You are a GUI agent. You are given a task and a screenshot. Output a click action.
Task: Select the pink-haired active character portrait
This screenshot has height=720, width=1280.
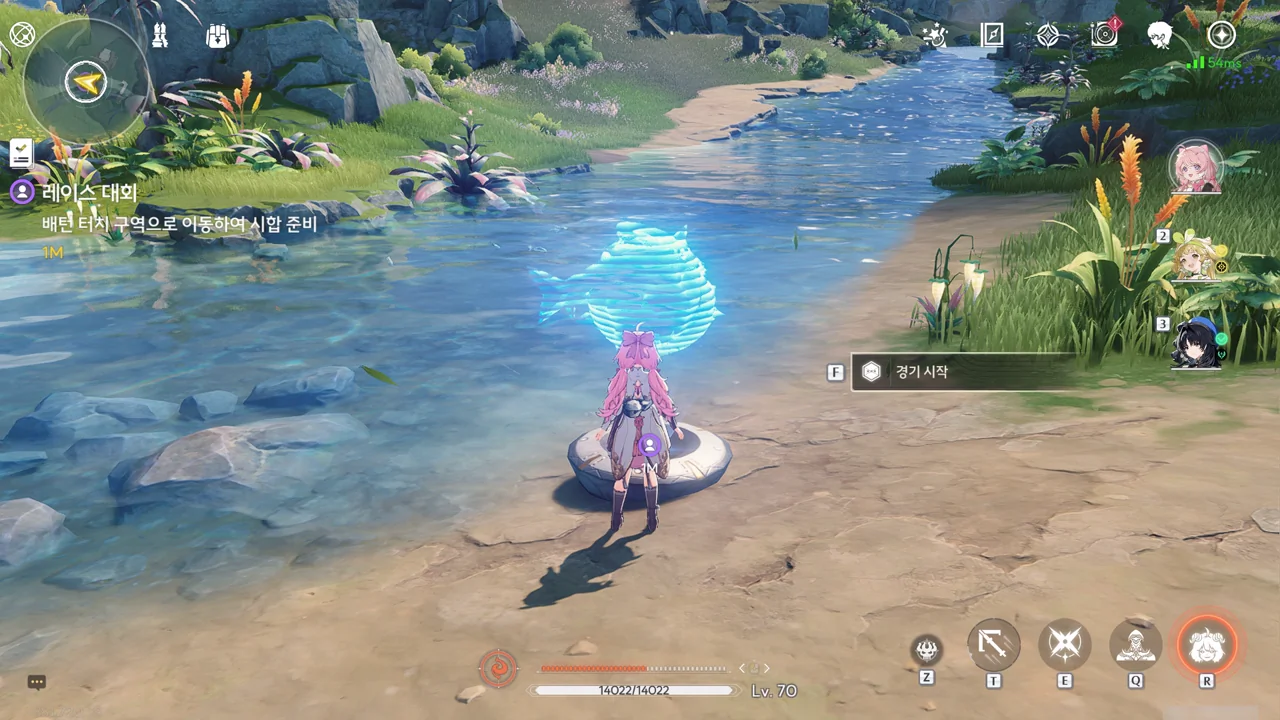1195,167
